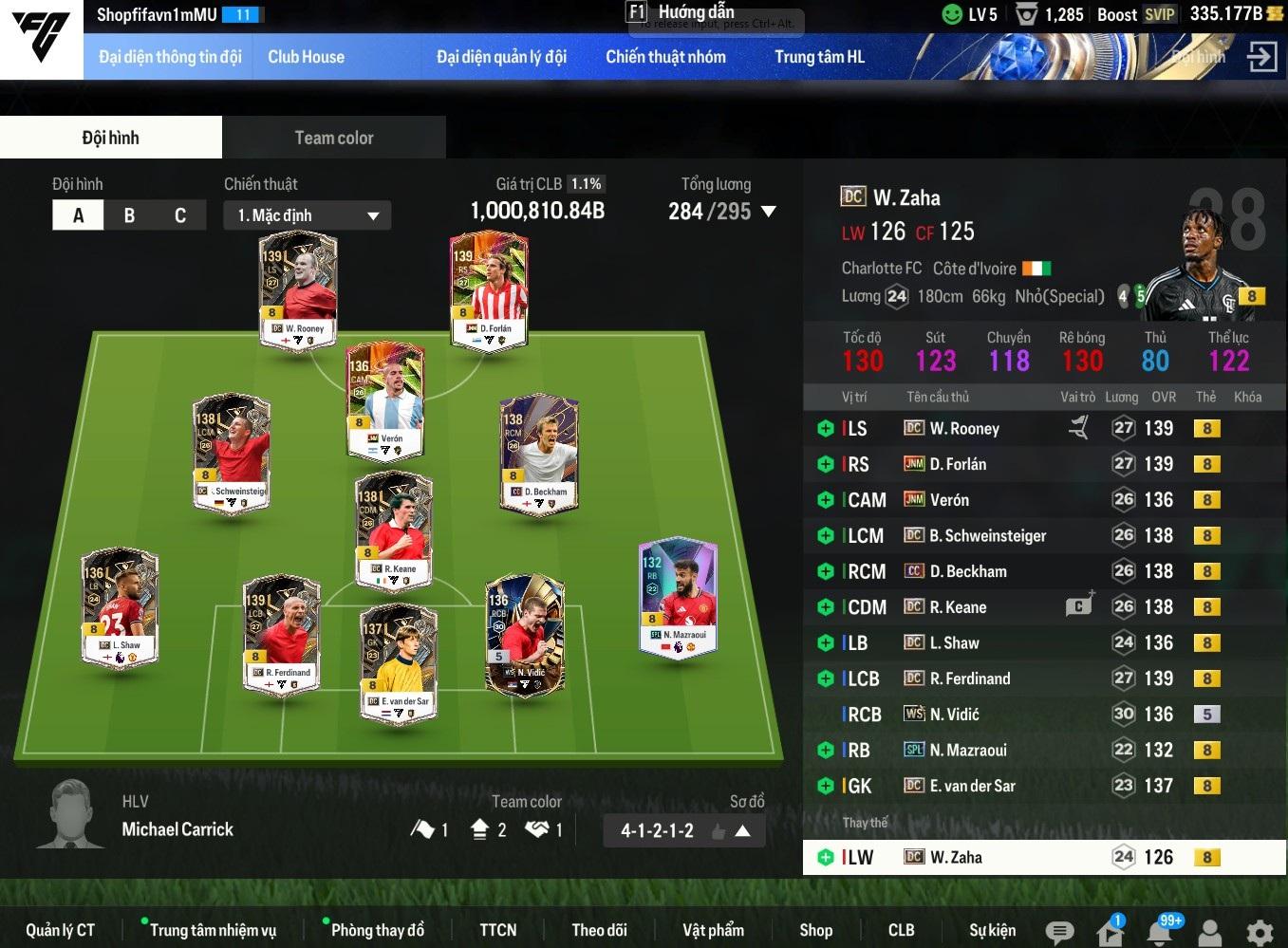Click the exit icon in top right
Viewport: 1288px width, 948px height.
pyautogui.click(x=1261, y=57)
